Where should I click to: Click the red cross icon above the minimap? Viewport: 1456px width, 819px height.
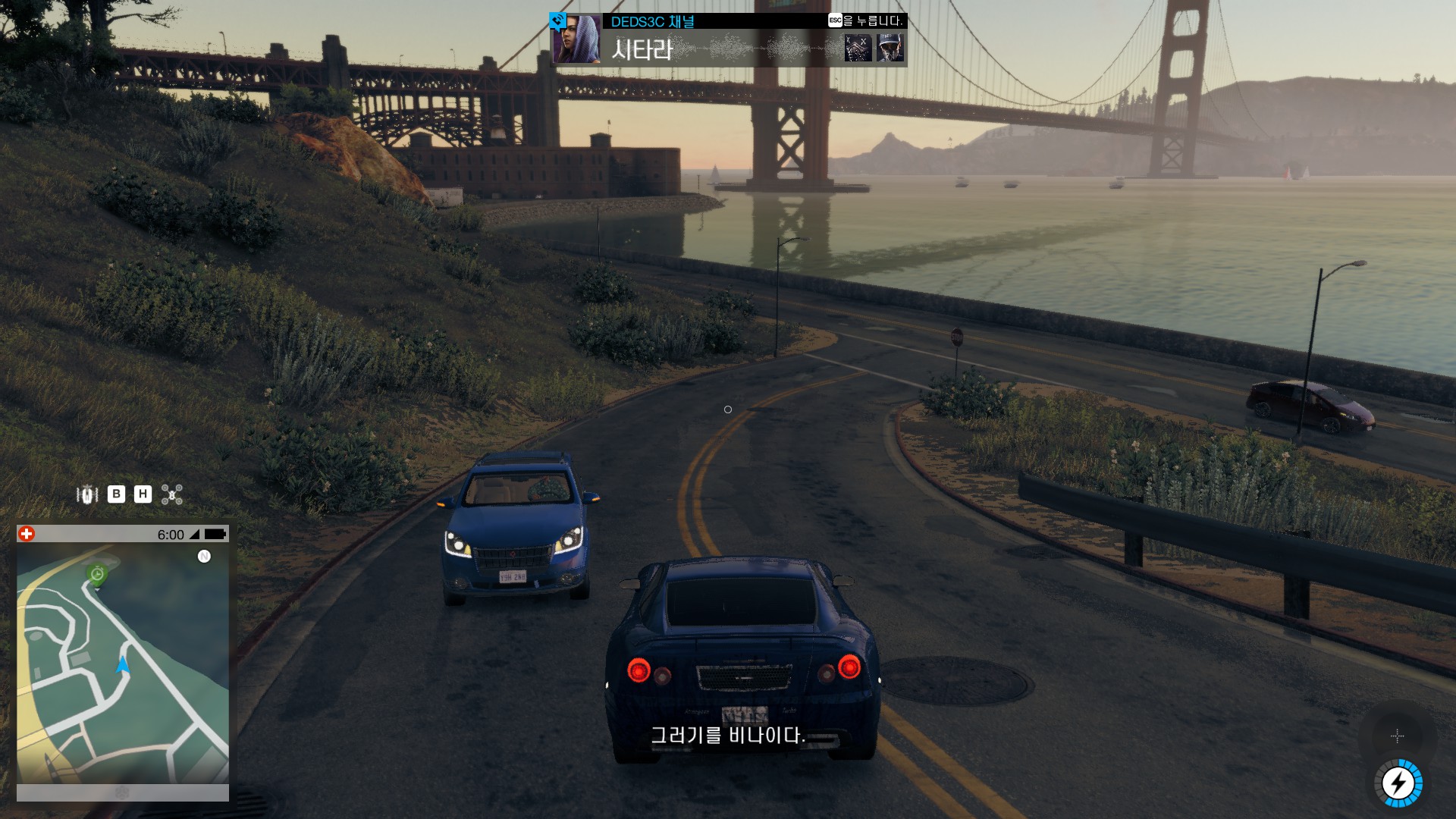pos(27,534)
